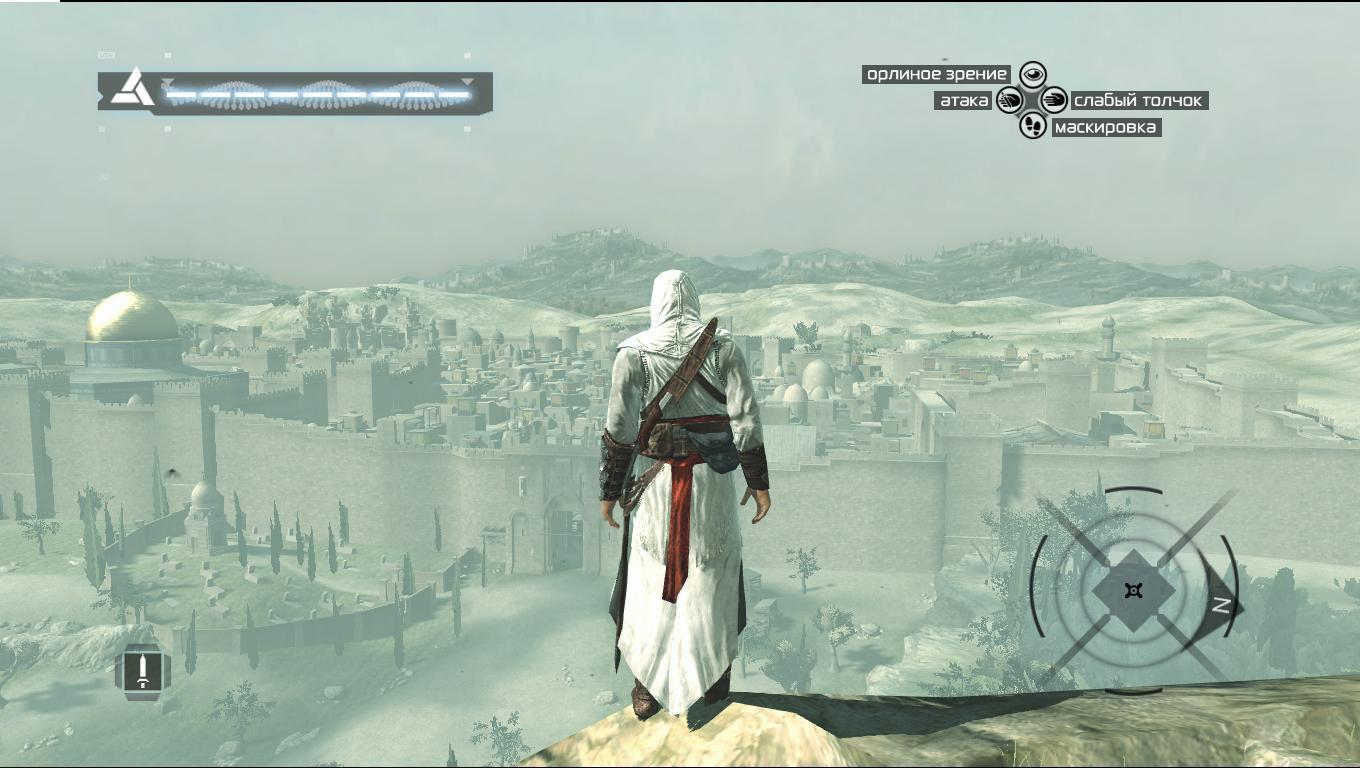Select the equipped sword weapon icon
This screenshot has height=768, width=1360.
pos(143,670)
